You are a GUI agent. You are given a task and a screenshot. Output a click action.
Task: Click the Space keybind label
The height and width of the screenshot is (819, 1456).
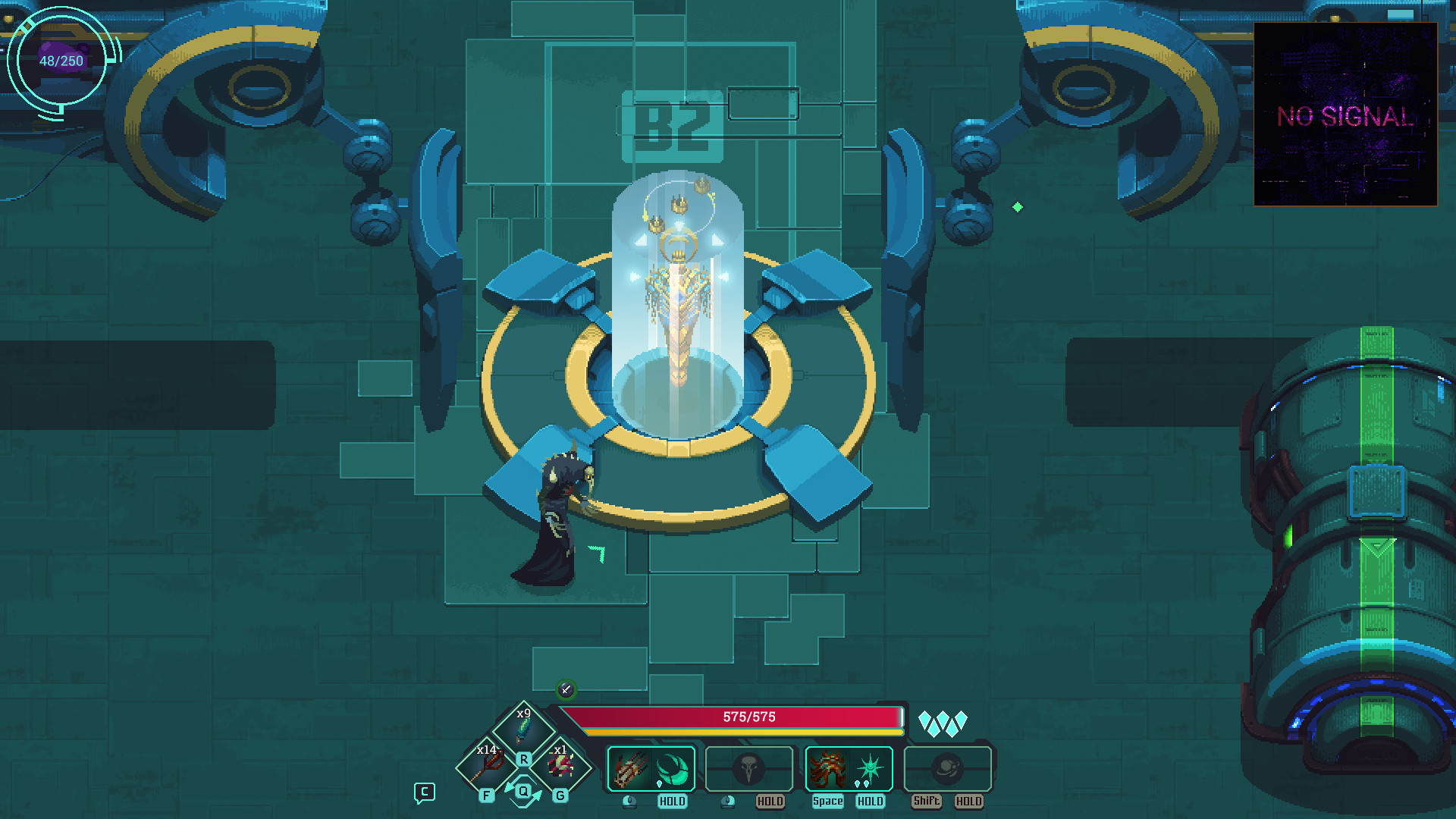pos(827,801)
